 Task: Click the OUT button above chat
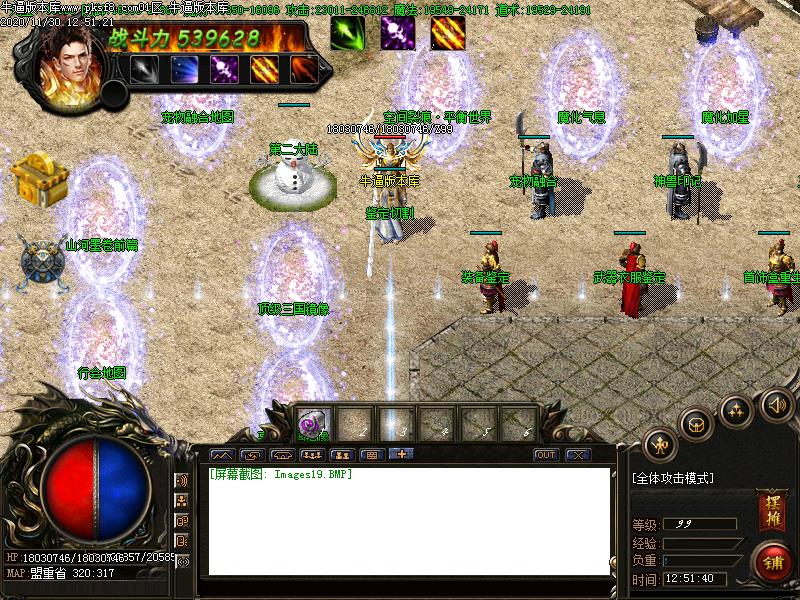(x=545, y=455)
